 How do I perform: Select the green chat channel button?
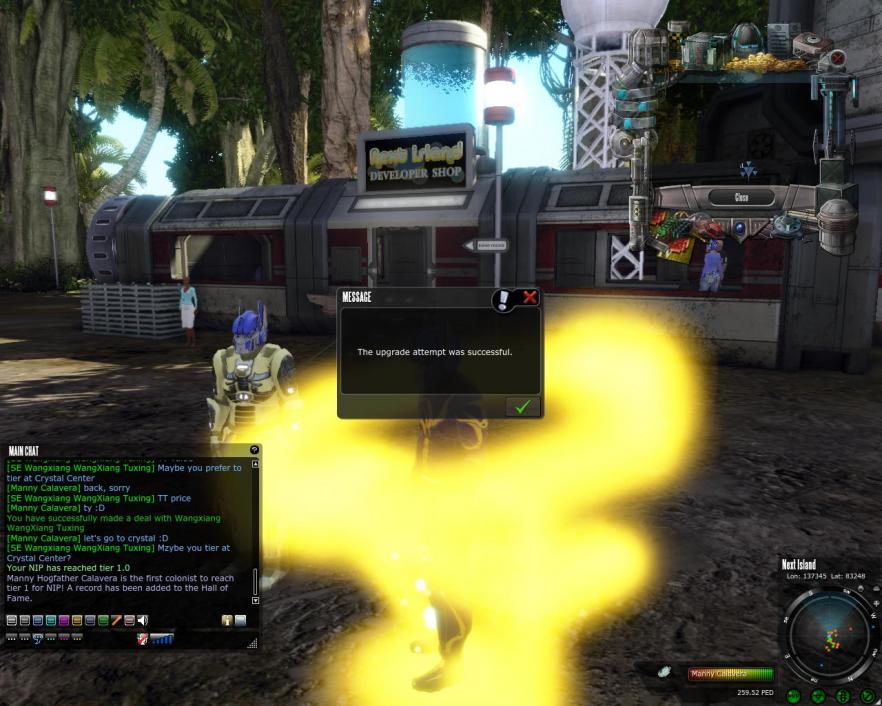[103, 621]
